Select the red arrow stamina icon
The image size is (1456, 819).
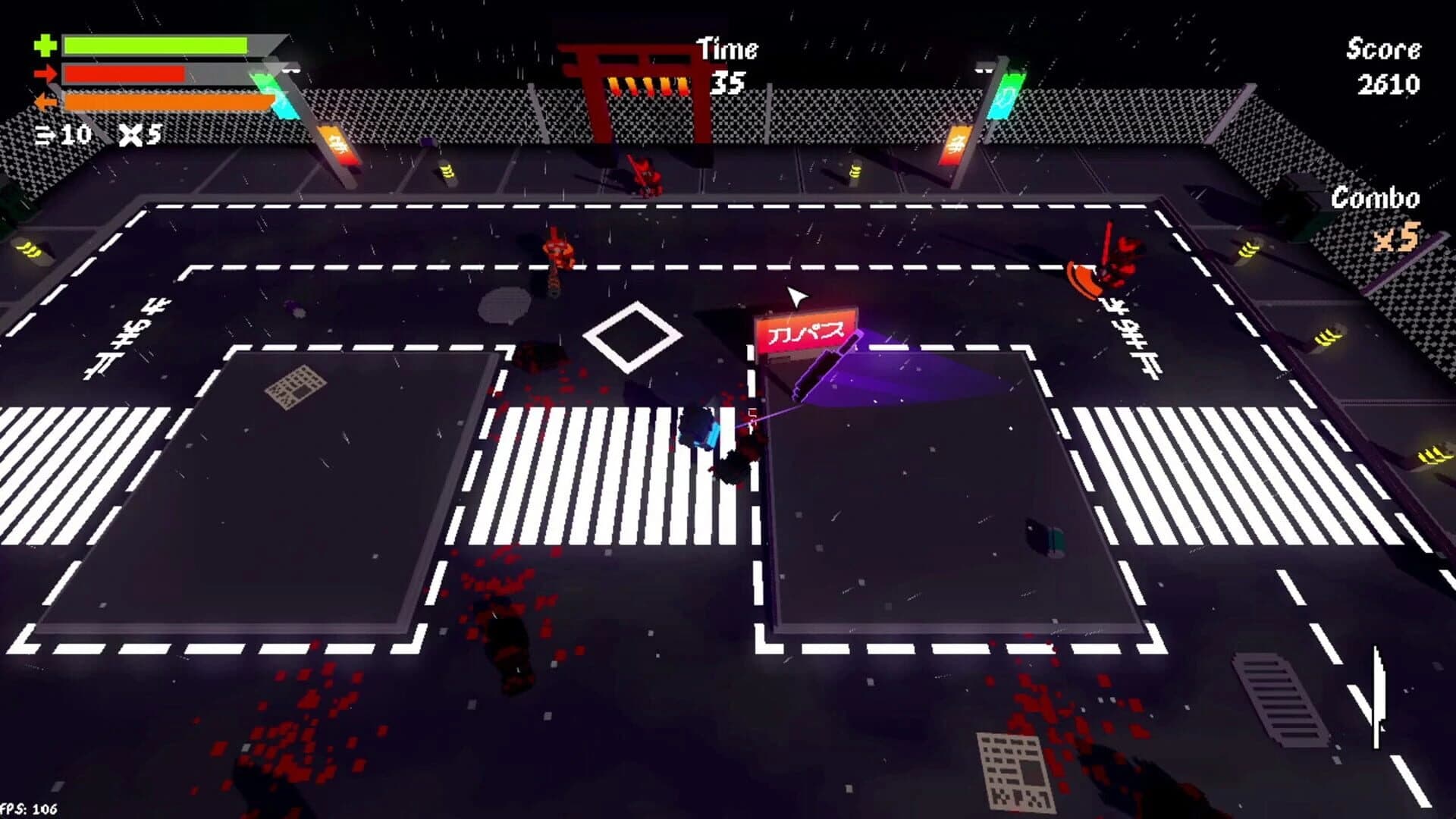pos(46,74)
